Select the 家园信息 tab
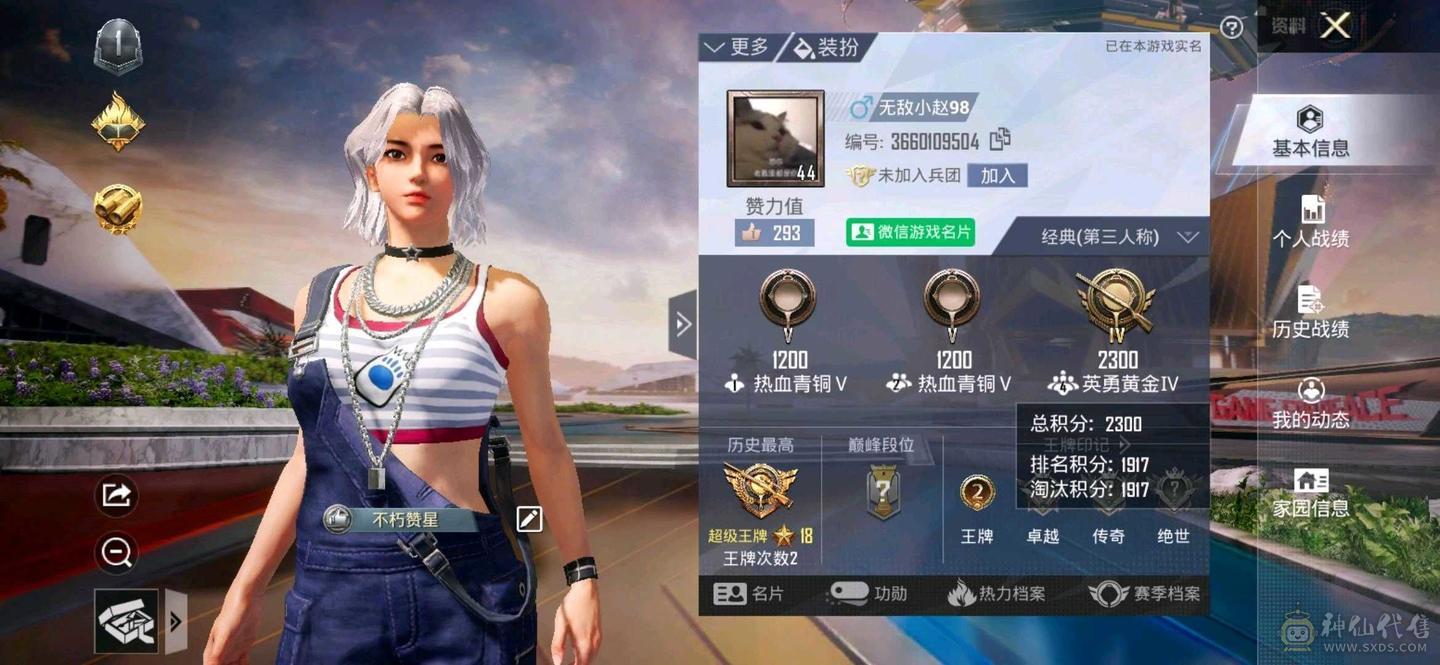The width and height of the screenshot is (1440, 665). [x=1310, y=493]
